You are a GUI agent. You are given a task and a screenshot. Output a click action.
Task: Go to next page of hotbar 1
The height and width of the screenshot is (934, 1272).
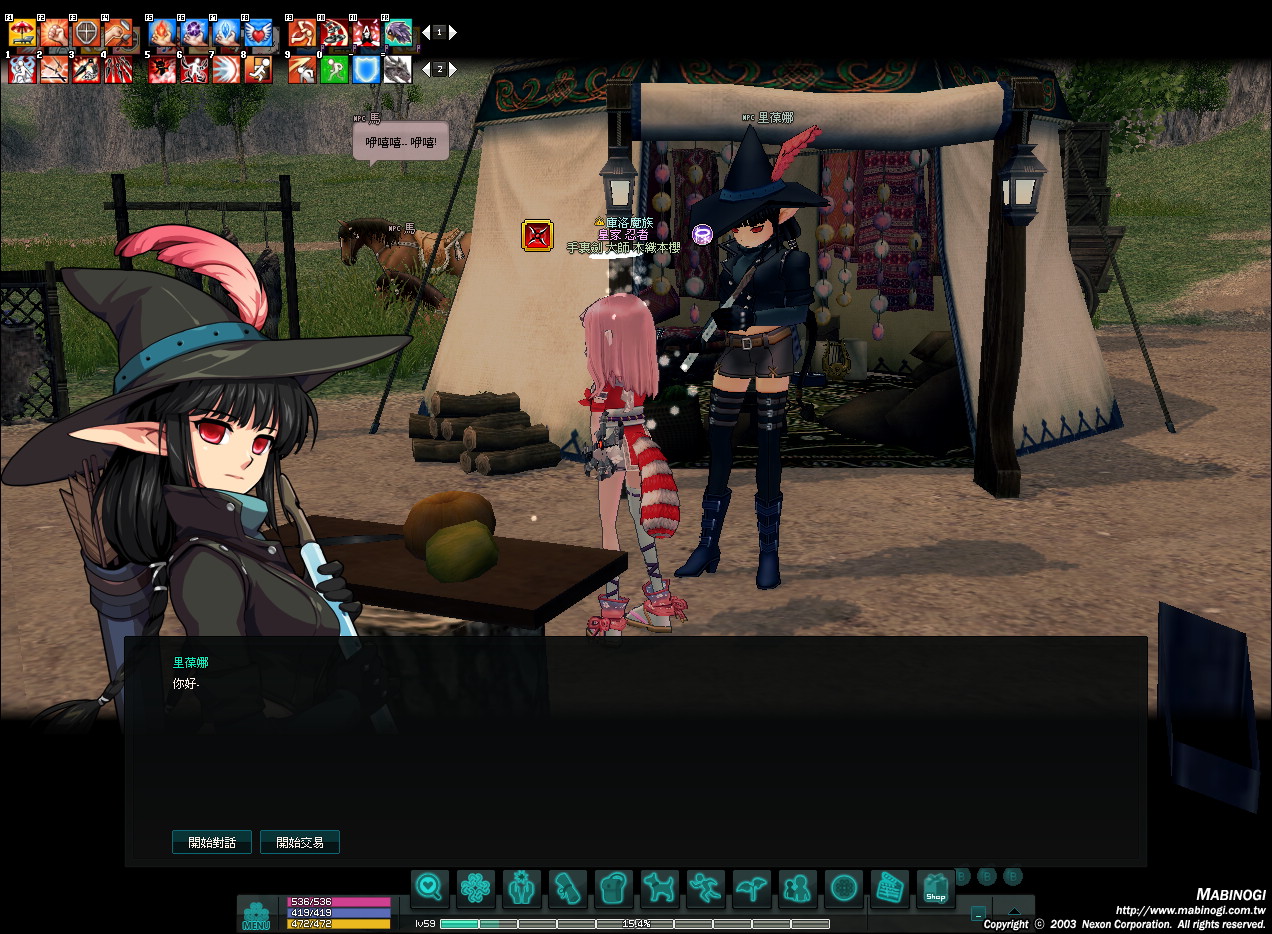(453, 32)
